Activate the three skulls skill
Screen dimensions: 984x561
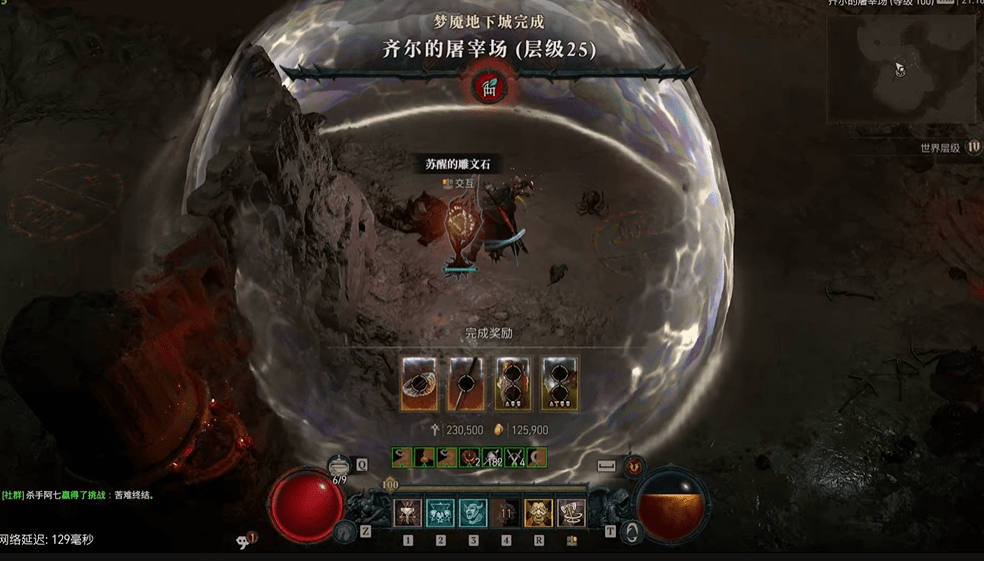coord(440,513)
